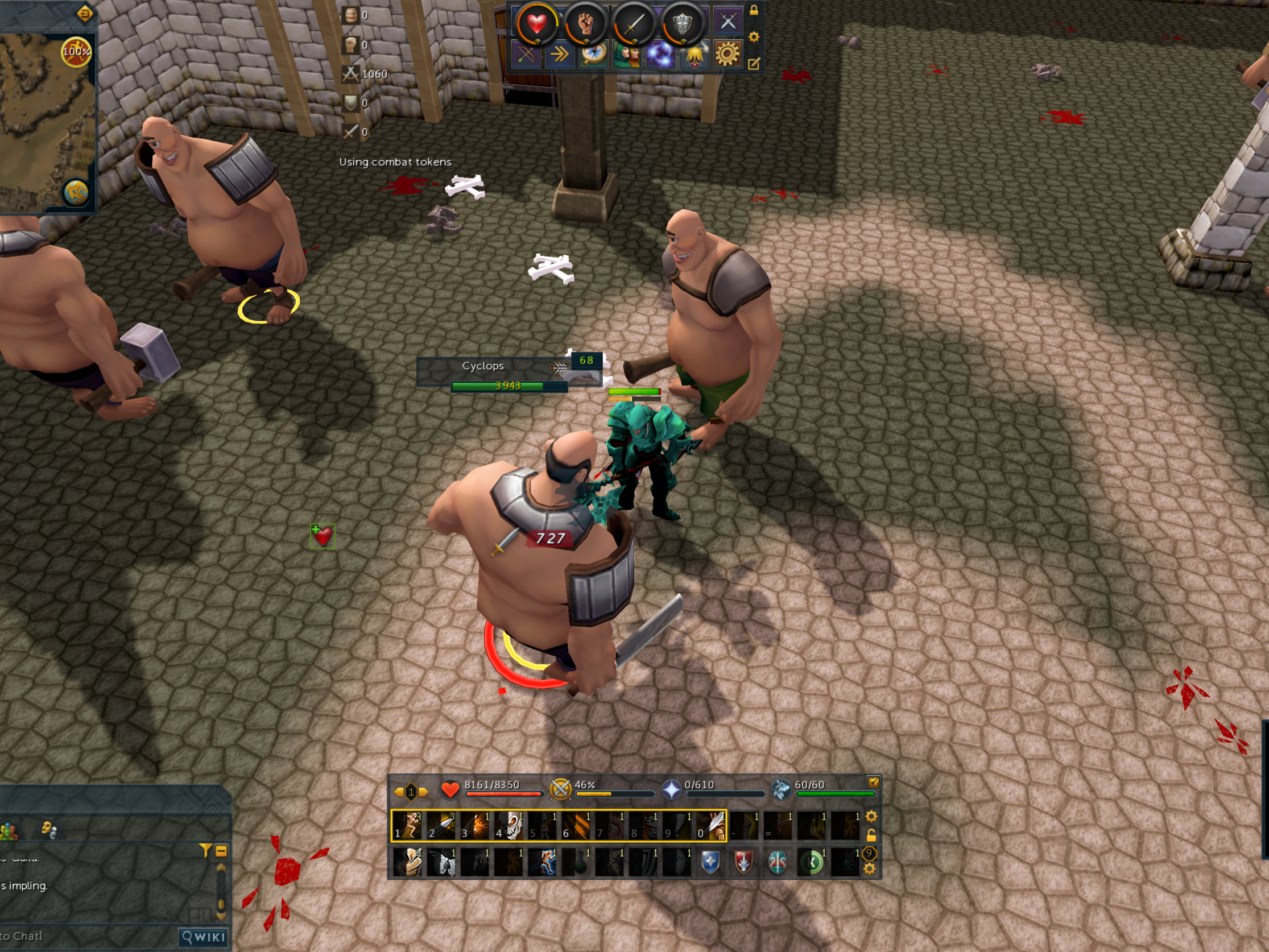Open the world map globe button

click(x=76, y=193)
